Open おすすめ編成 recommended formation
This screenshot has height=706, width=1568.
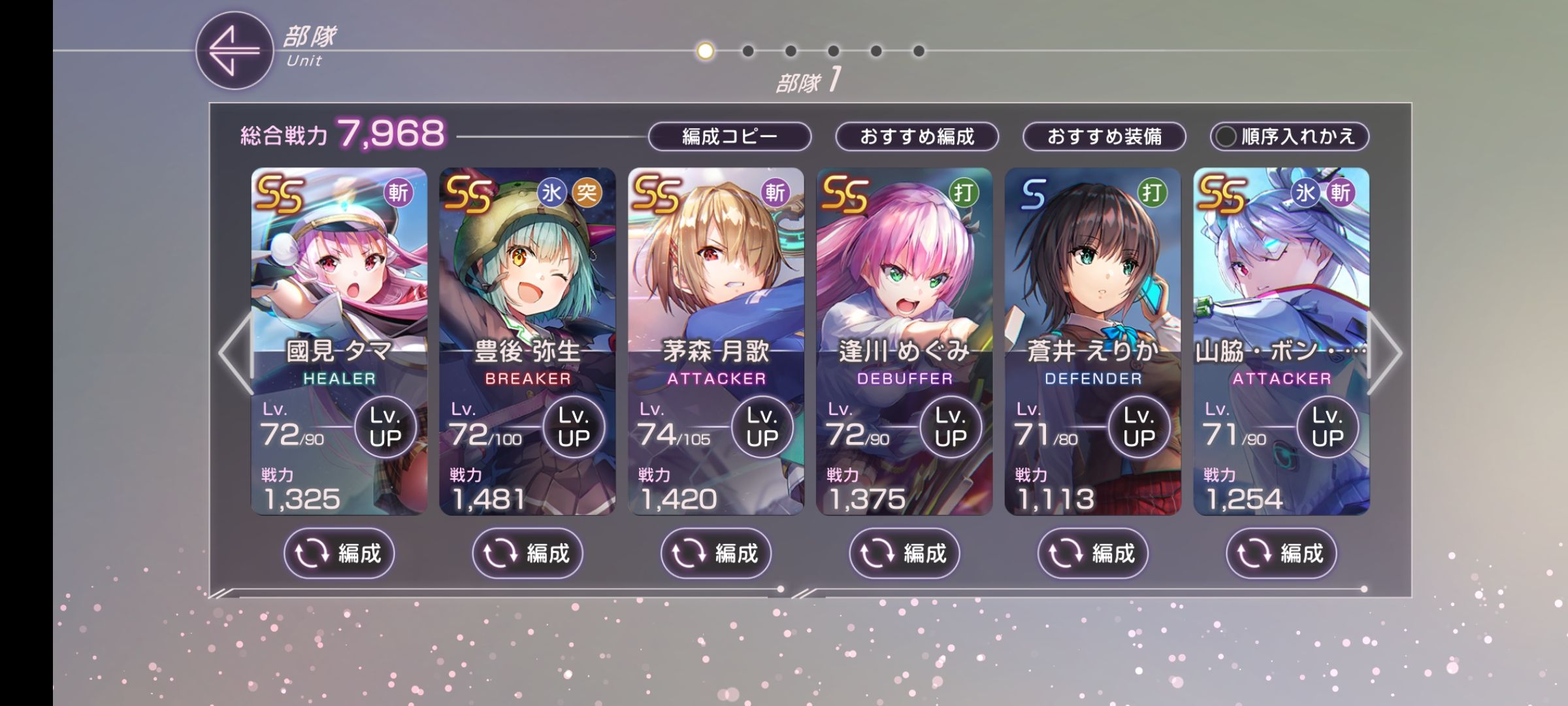point(917,137)
